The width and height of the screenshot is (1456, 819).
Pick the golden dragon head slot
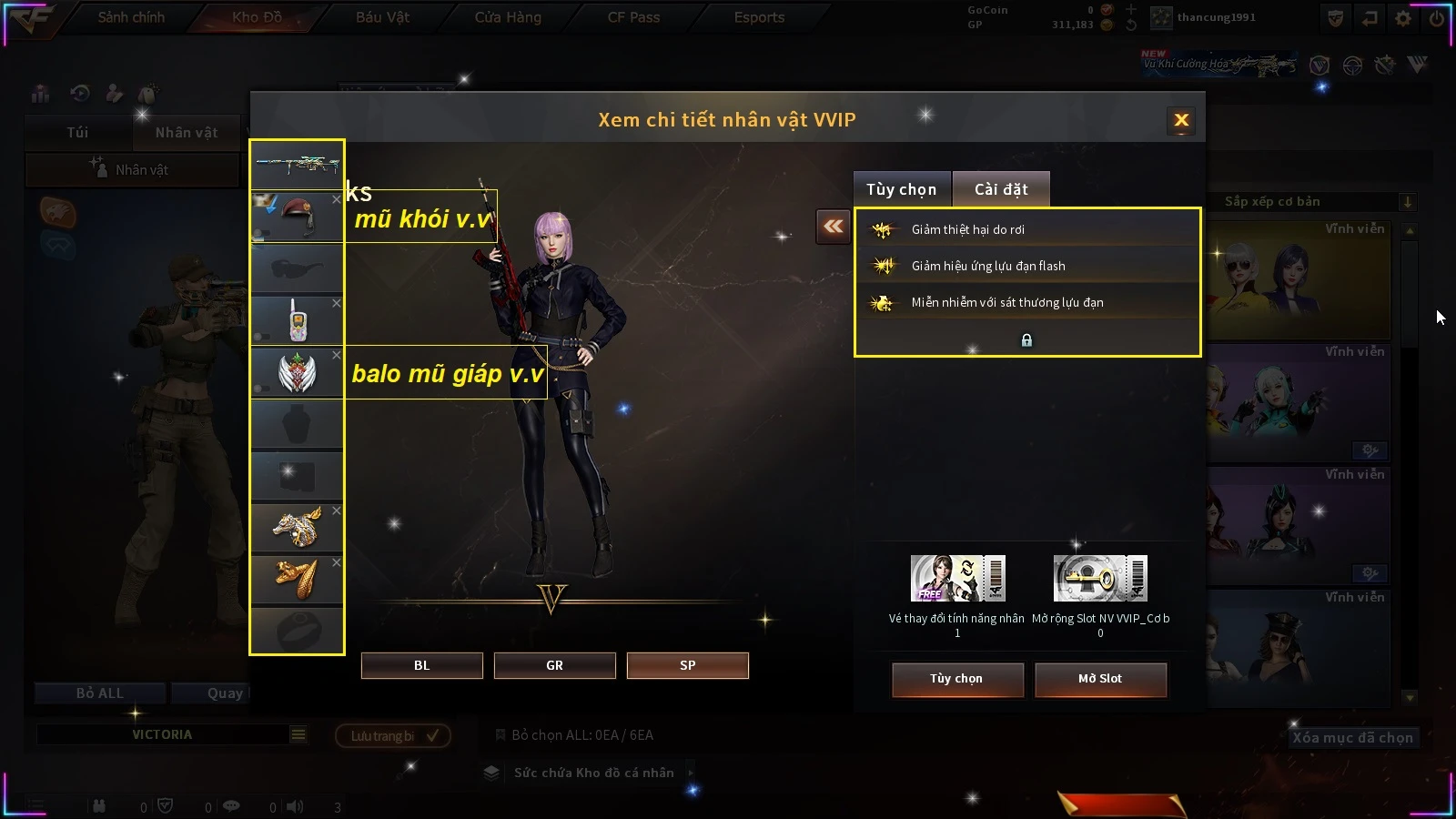tap(297, 527)
